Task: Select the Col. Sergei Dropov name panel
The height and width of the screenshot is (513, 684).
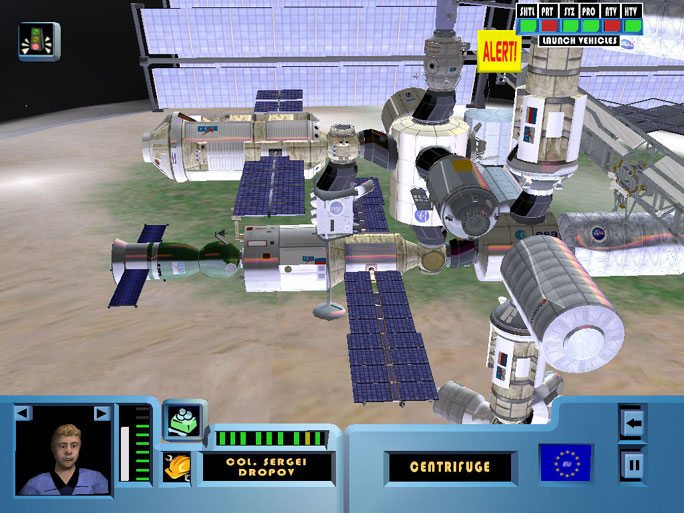Action: click(268, 467)
